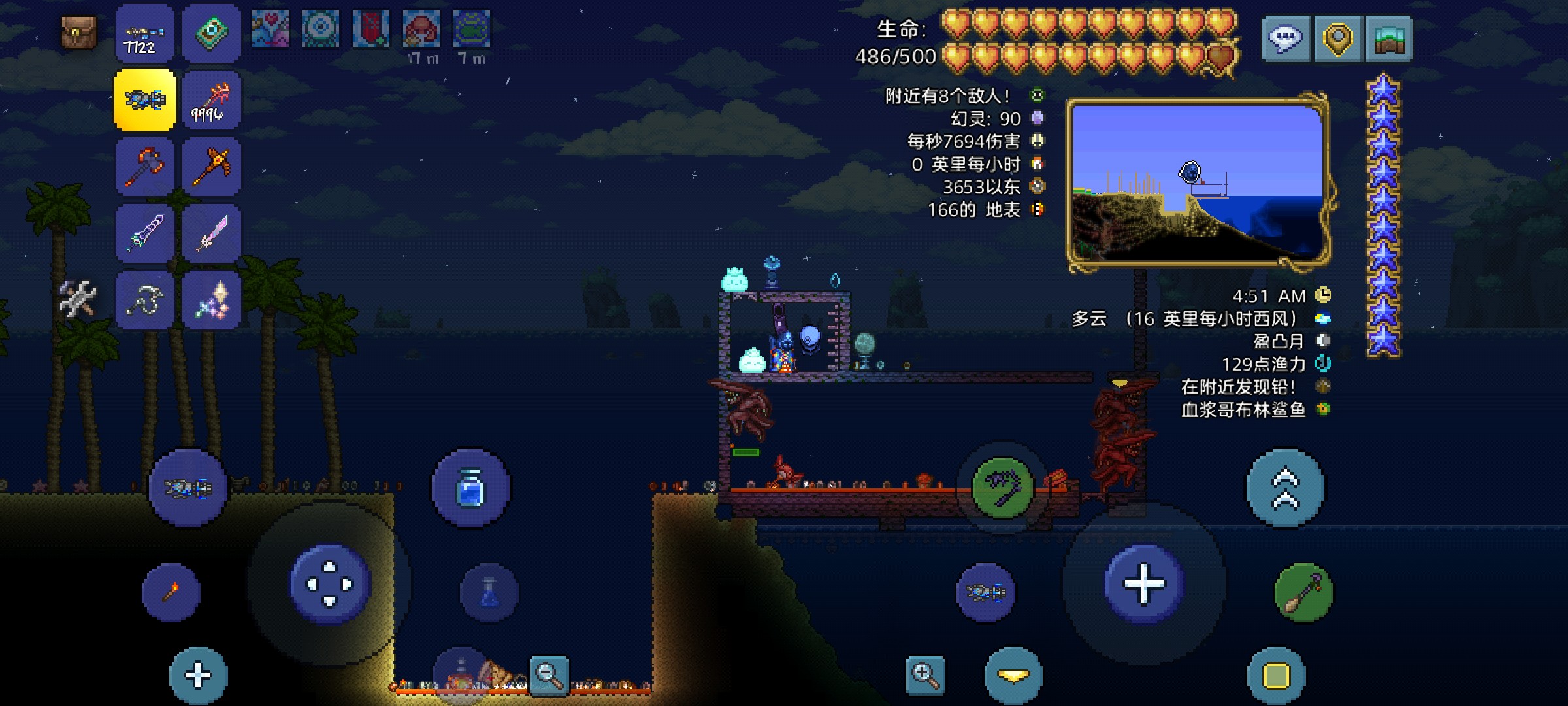
Task: Click the framed minimap
Action: pos(1198,183)
